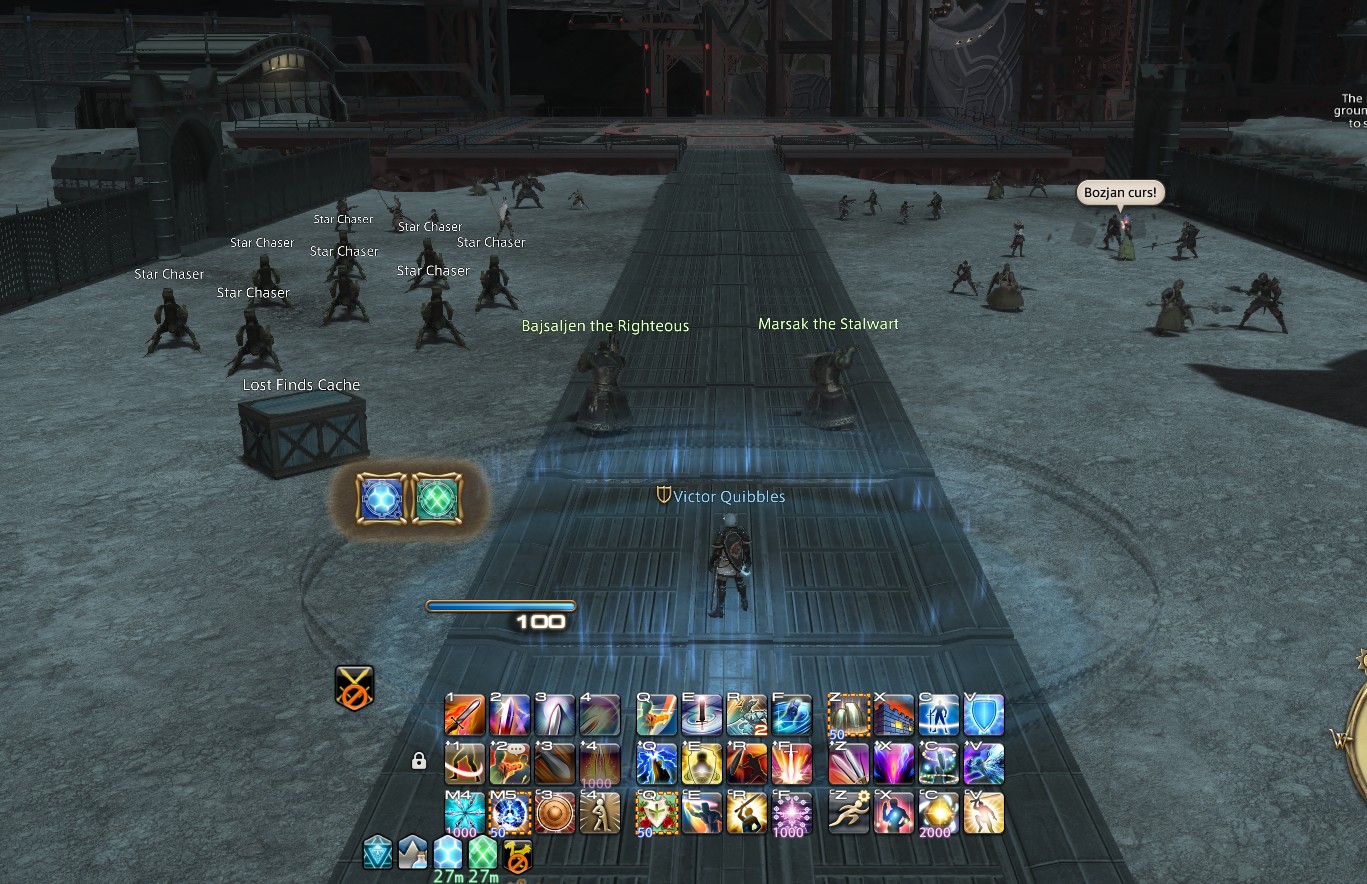The image size is (1367, 884).
Task: Use Fast Blade on hotbar slot 1
Action: (464, 715)
